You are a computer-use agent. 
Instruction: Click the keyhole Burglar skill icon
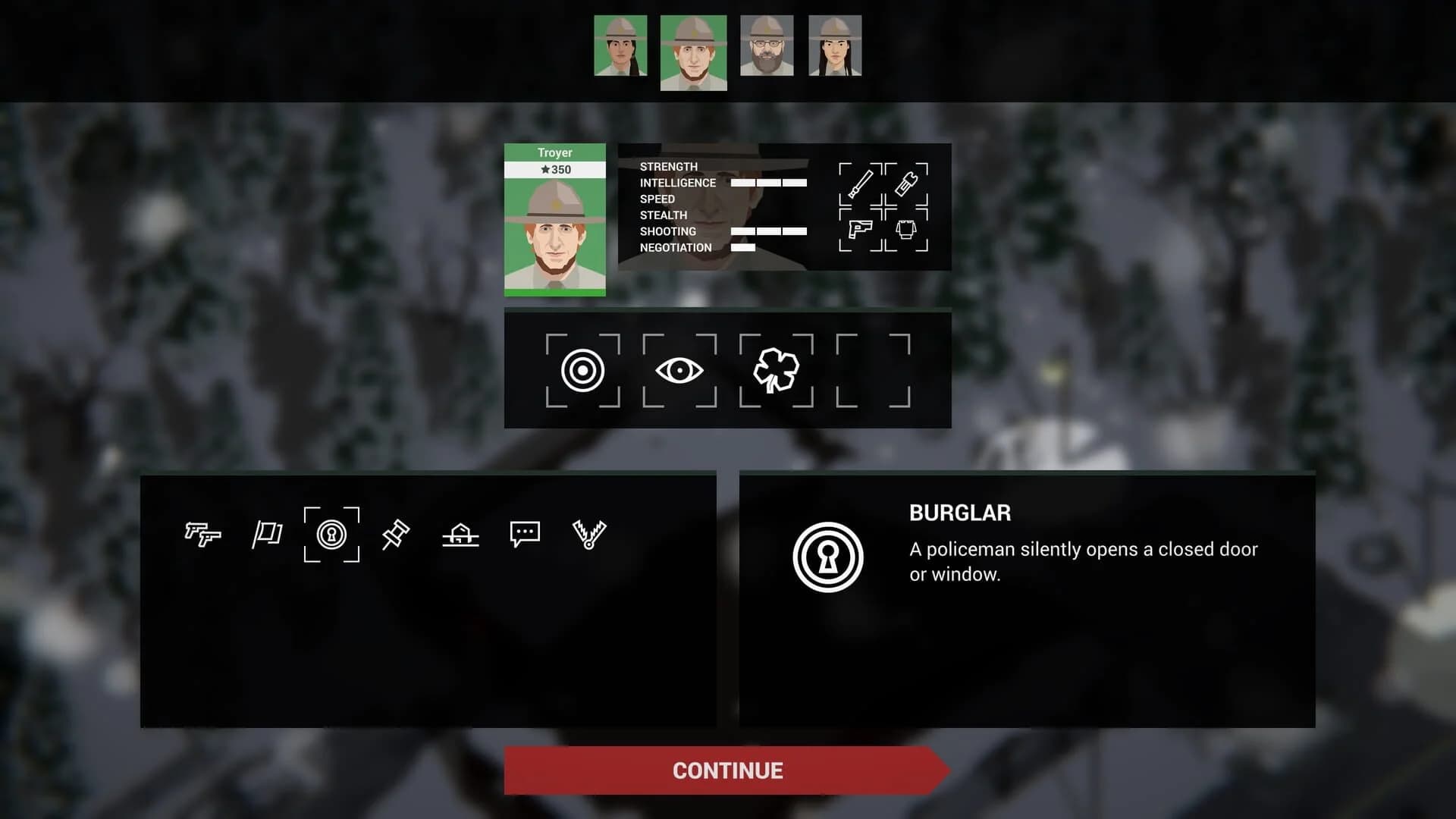(331, 535)
